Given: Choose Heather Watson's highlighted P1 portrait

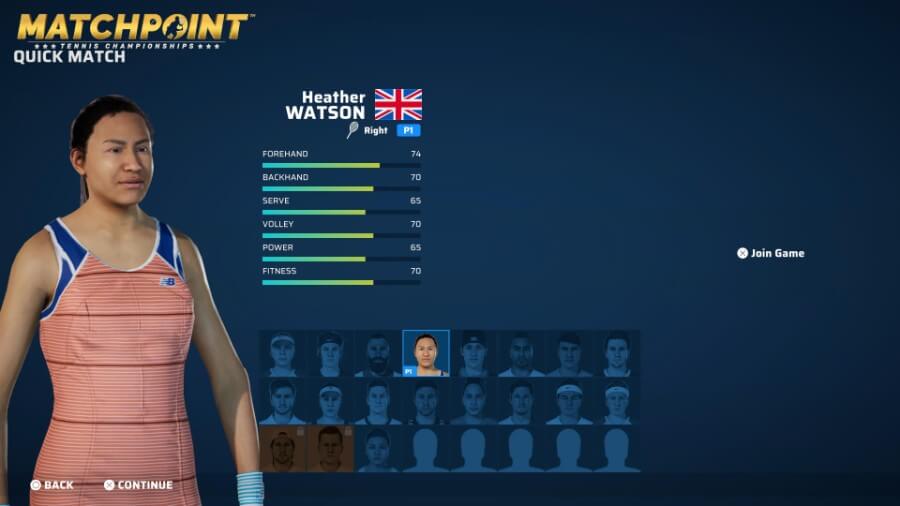Looking at the screenshot, I should [426, 353].
